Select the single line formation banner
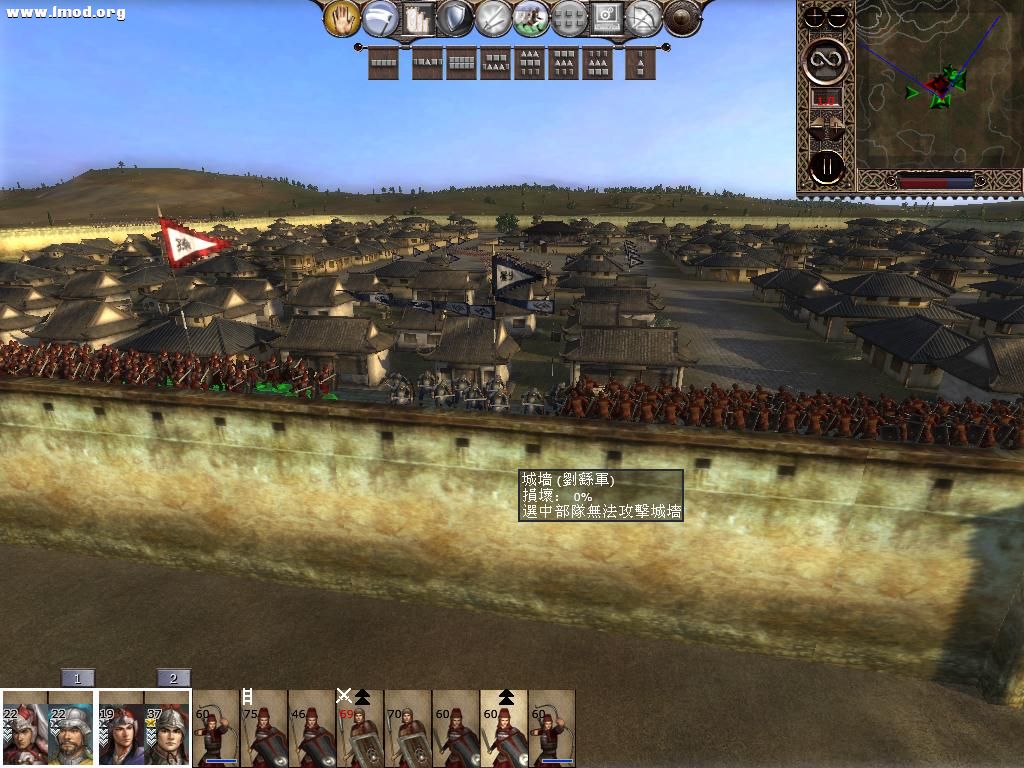 coord(383,63)
